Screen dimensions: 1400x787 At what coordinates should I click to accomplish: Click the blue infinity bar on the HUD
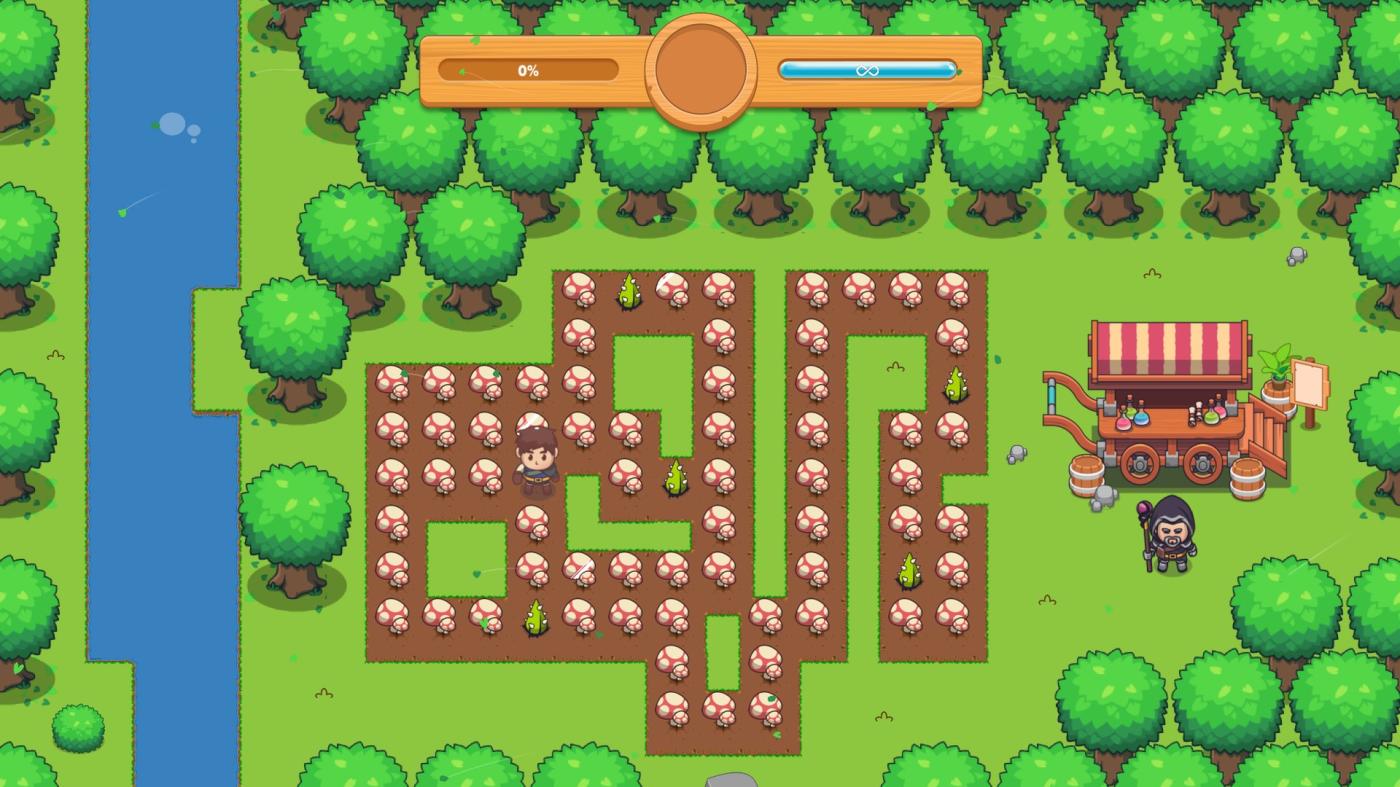coord(867,70)
